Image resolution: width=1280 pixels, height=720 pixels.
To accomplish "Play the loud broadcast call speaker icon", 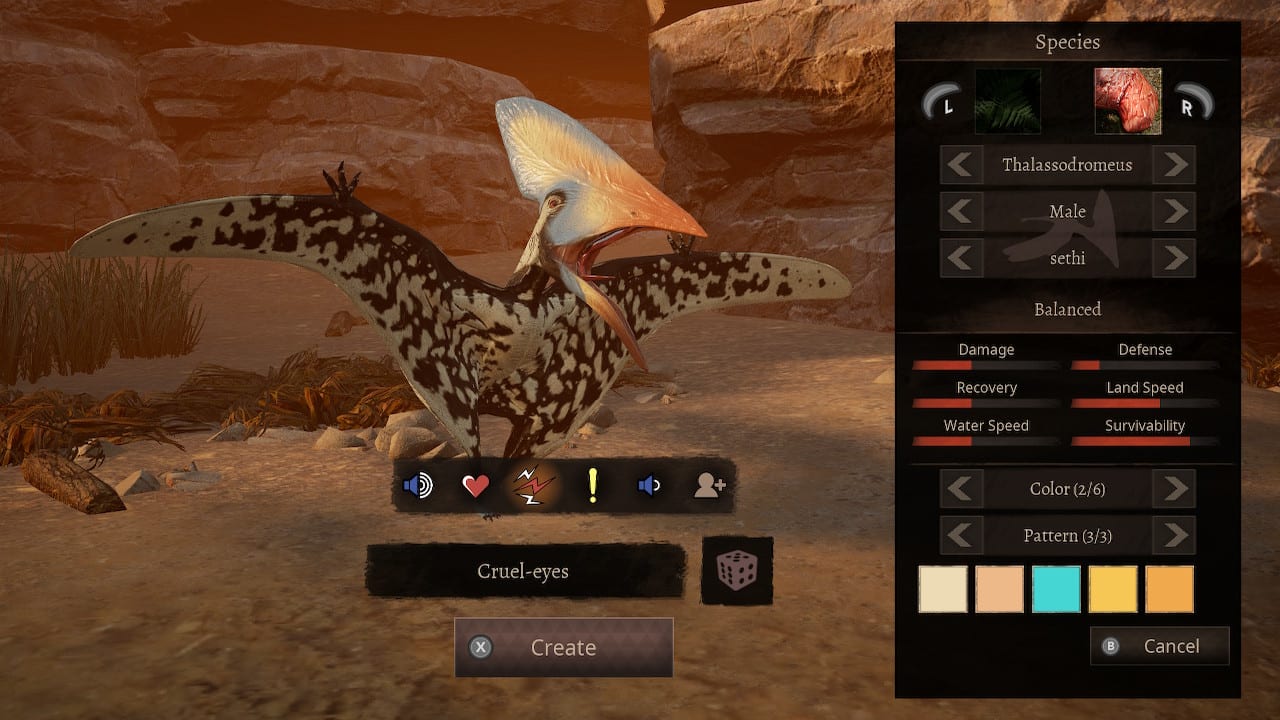I will [x=417, y=486].
